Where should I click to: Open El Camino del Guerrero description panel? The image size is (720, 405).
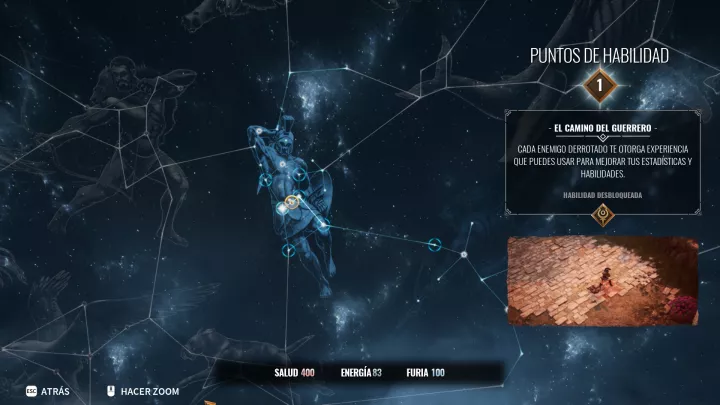pos(601,161)
